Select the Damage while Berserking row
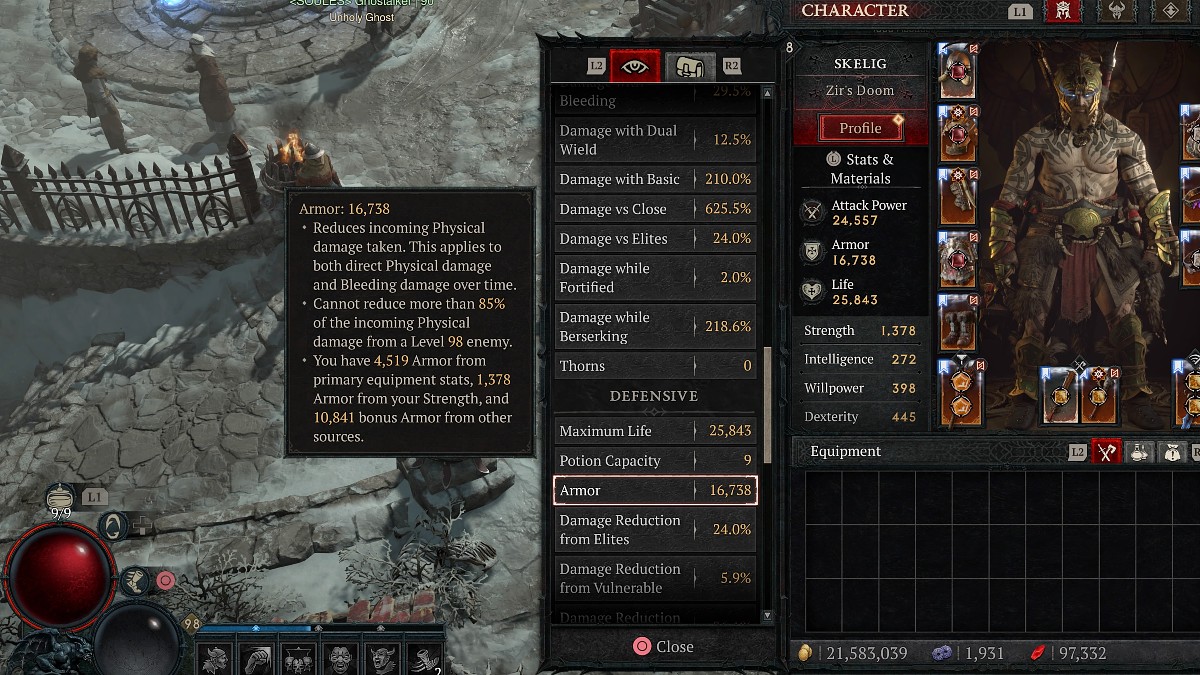 pyautogui.click(x=655, y=327)
